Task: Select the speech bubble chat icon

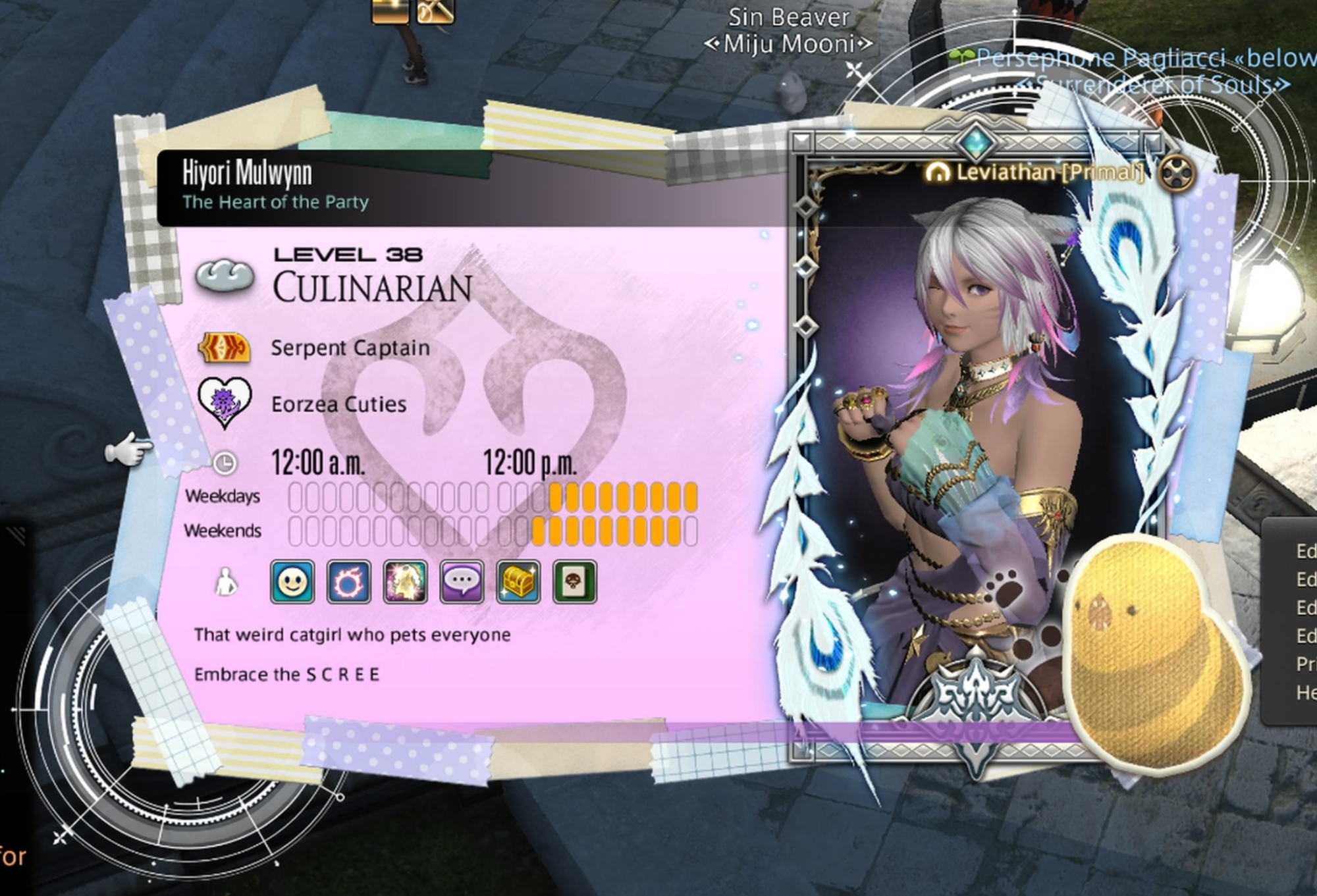Action: [x=462, y=582]
